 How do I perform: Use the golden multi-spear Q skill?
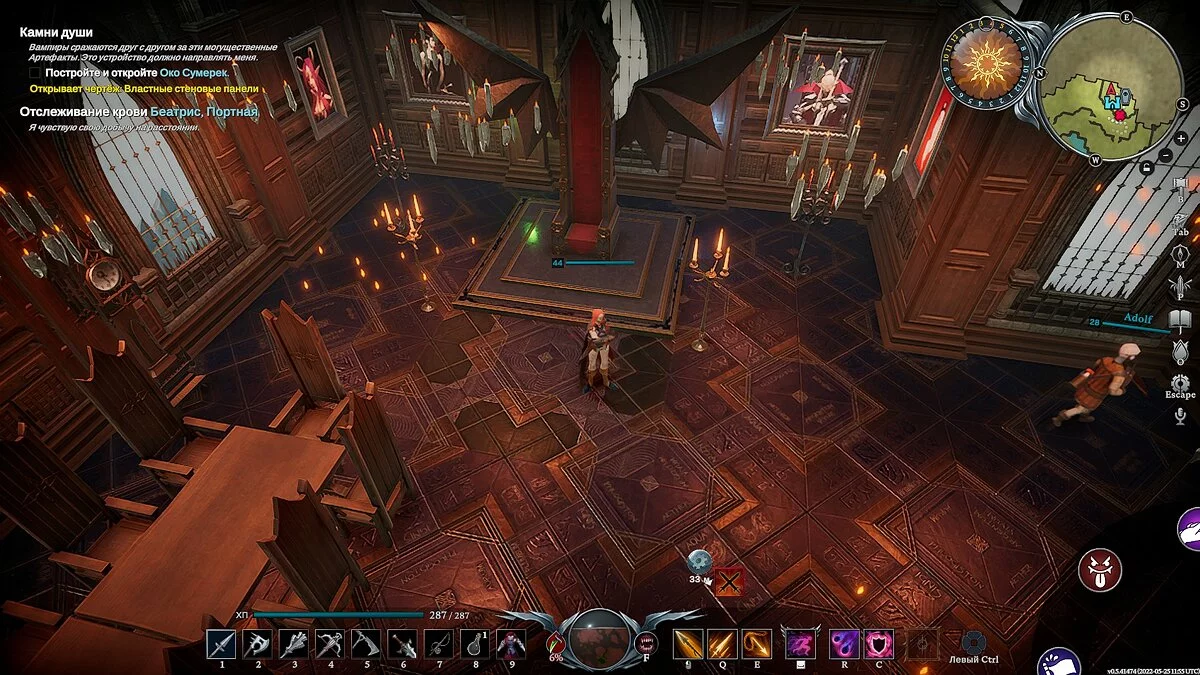pyautogui.click(x=721, y=644)
